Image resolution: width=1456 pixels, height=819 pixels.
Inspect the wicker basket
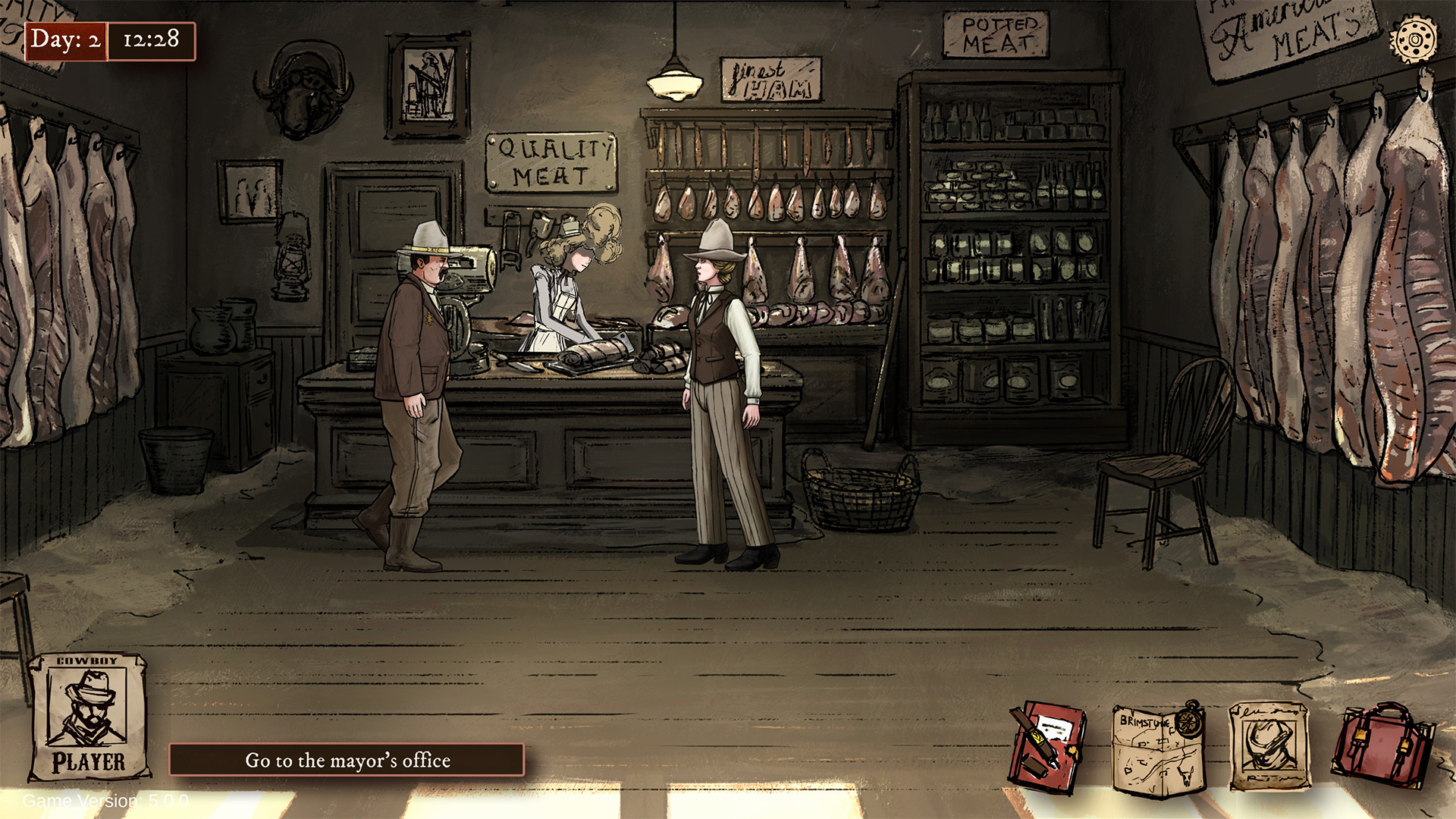[861, 493]
